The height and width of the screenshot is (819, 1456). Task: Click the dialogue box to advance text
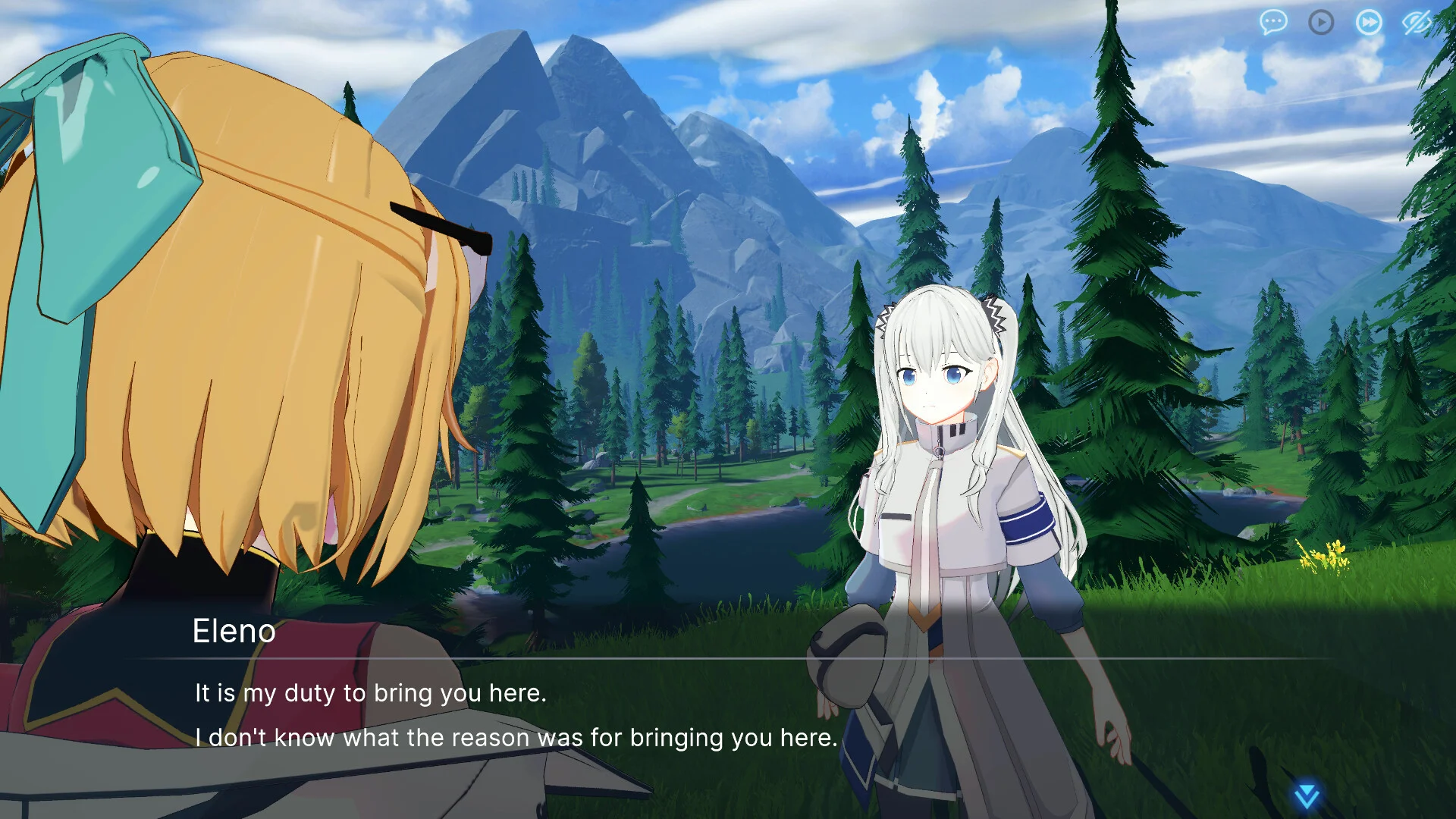(728, 713)
